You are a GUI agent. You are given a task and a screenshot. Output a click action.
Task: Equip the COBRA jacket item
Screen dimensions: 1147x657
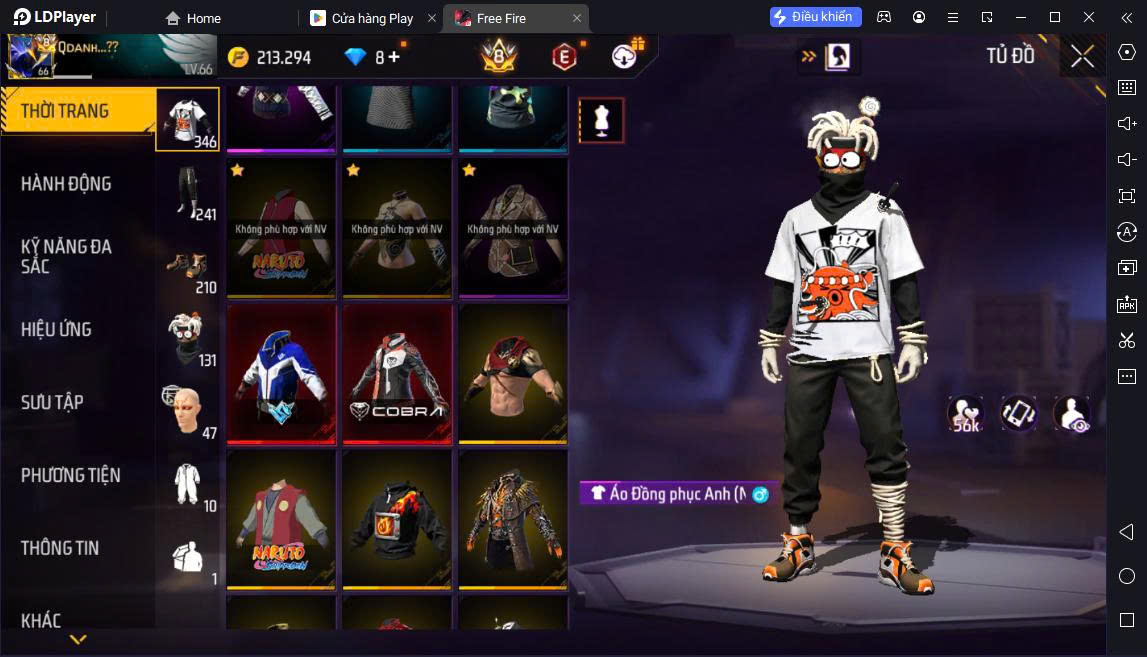click(397, 373)
